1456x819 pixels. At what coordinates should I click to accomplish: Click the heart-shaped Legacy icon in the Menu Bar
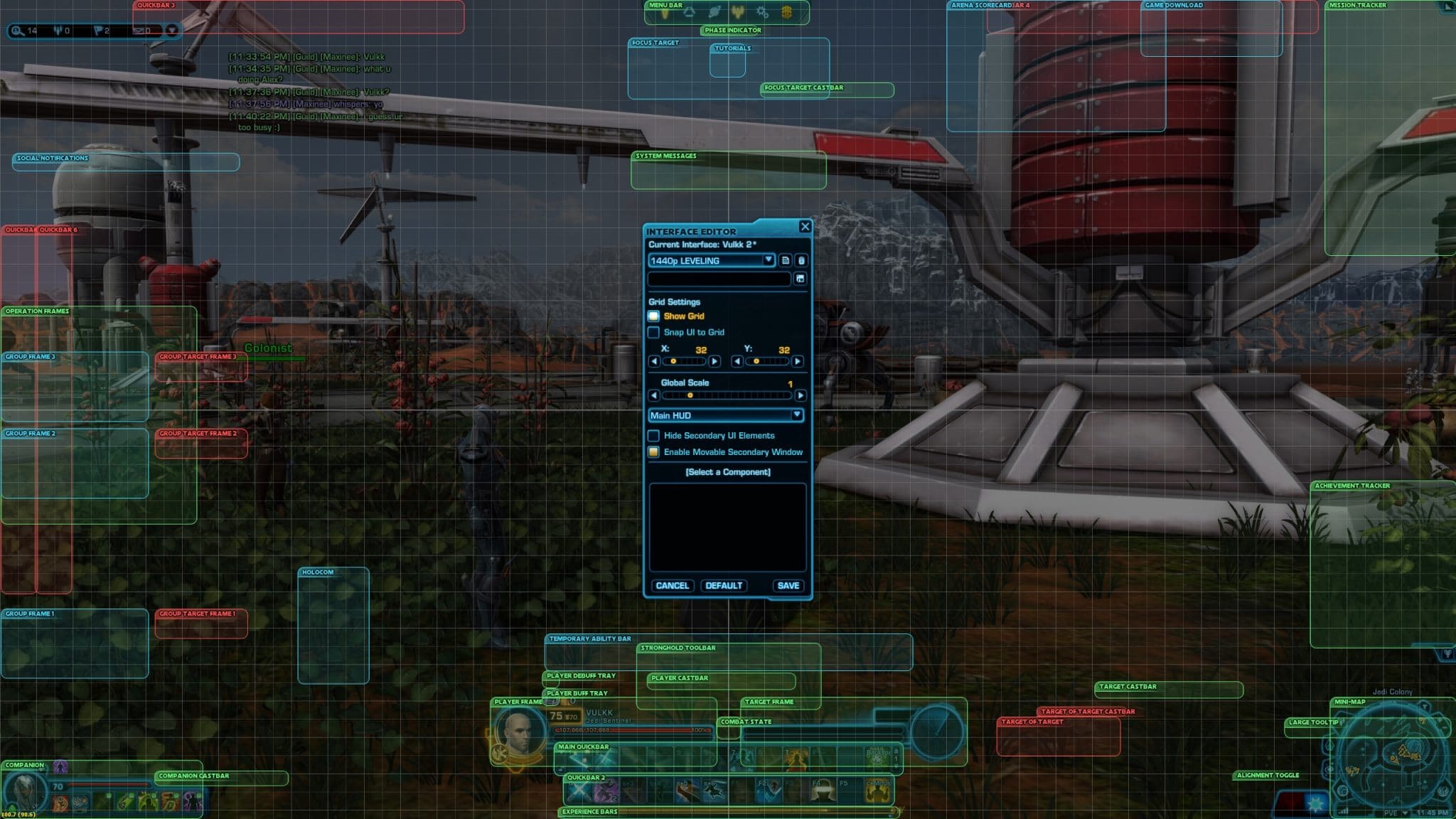738,12
